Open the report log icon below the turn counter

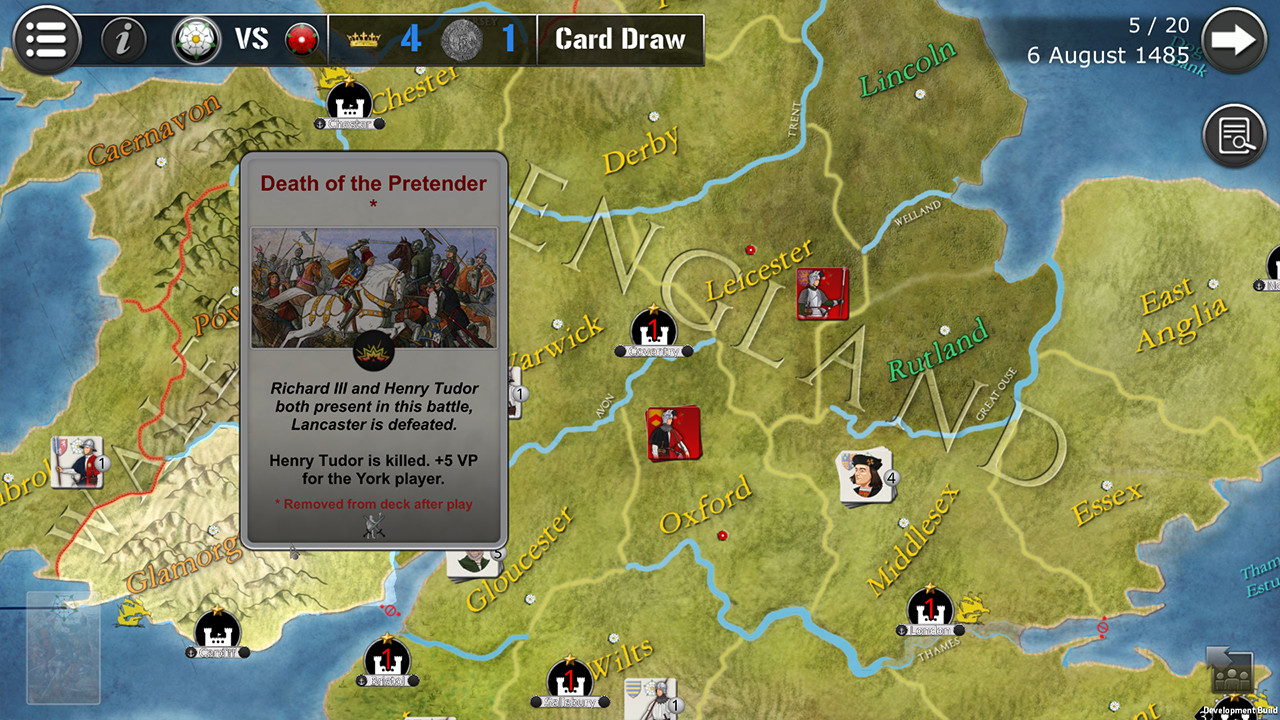1235,135
